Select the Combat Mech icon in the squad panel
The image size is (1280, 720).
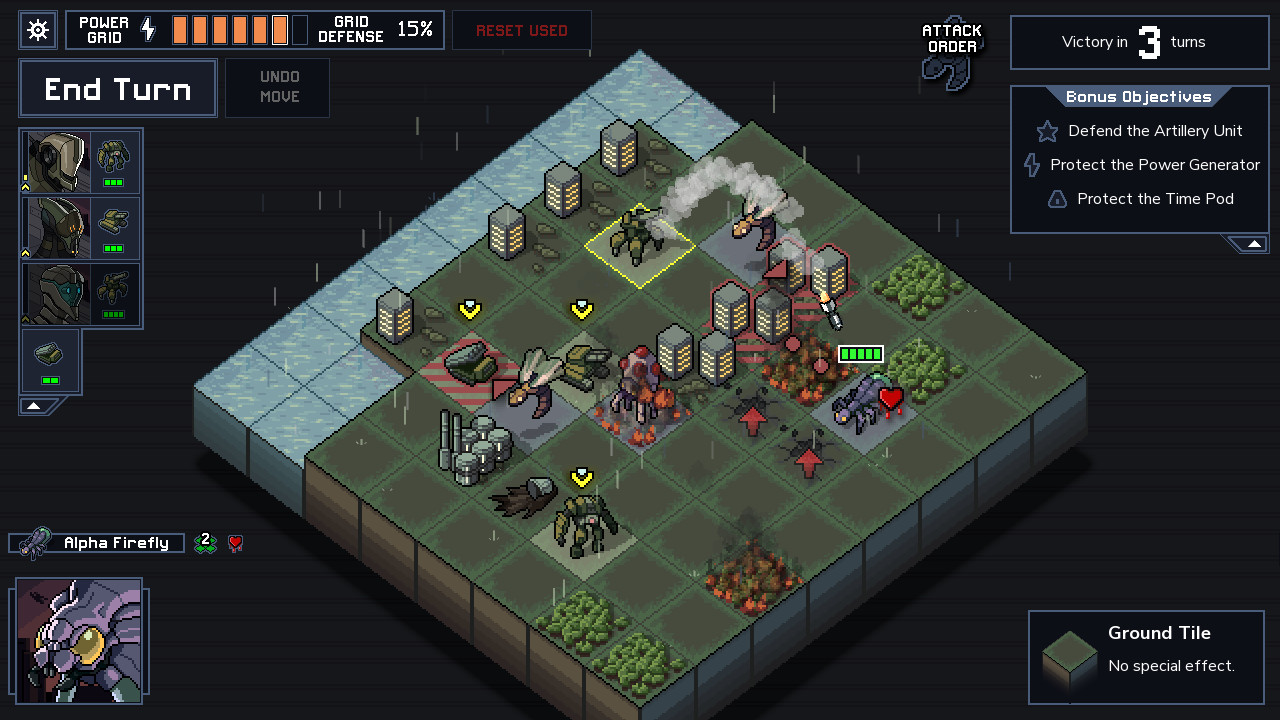[113, 157]
